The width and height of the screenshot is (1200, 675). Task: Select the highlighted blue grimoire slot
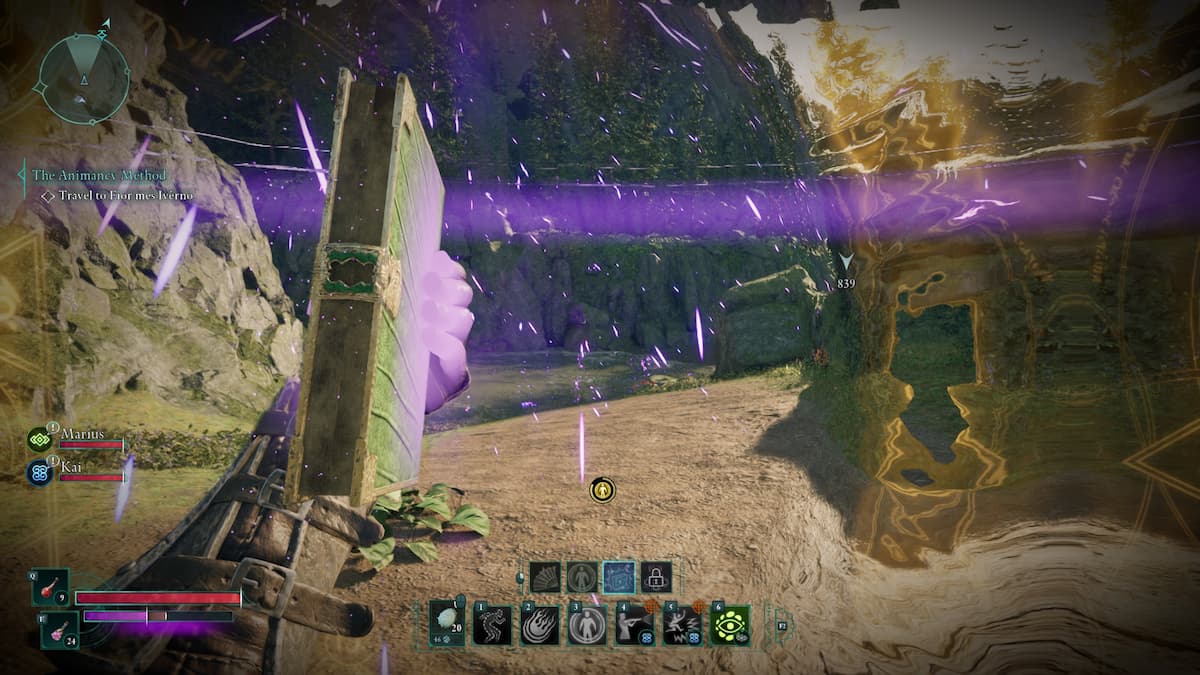[x=619, y=577]
